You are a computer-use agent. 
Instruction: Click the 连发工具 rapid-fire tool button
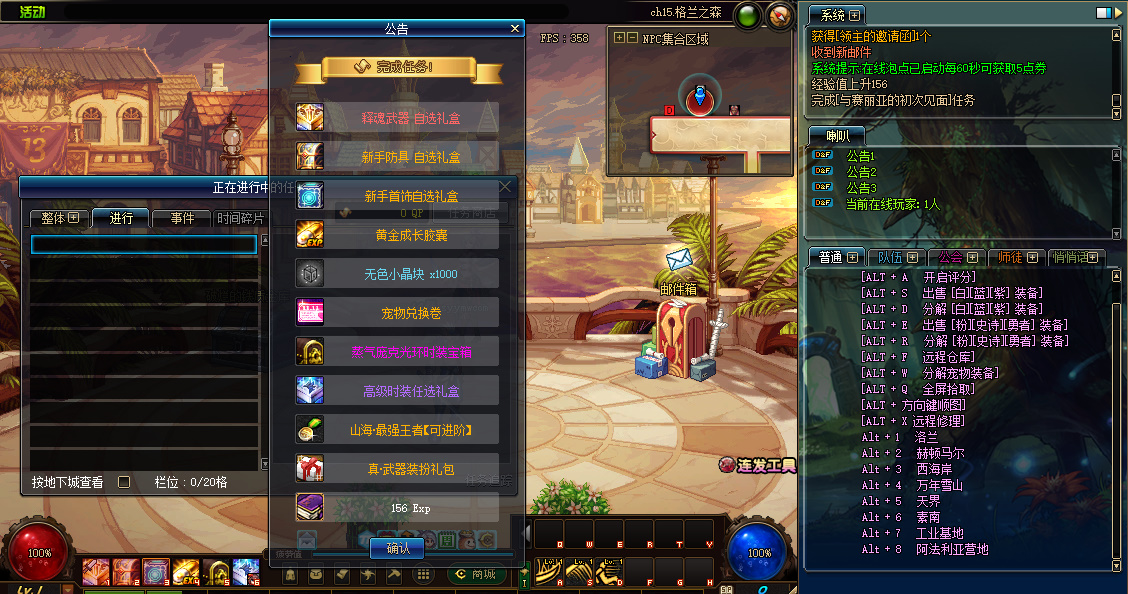pos(757,465)
